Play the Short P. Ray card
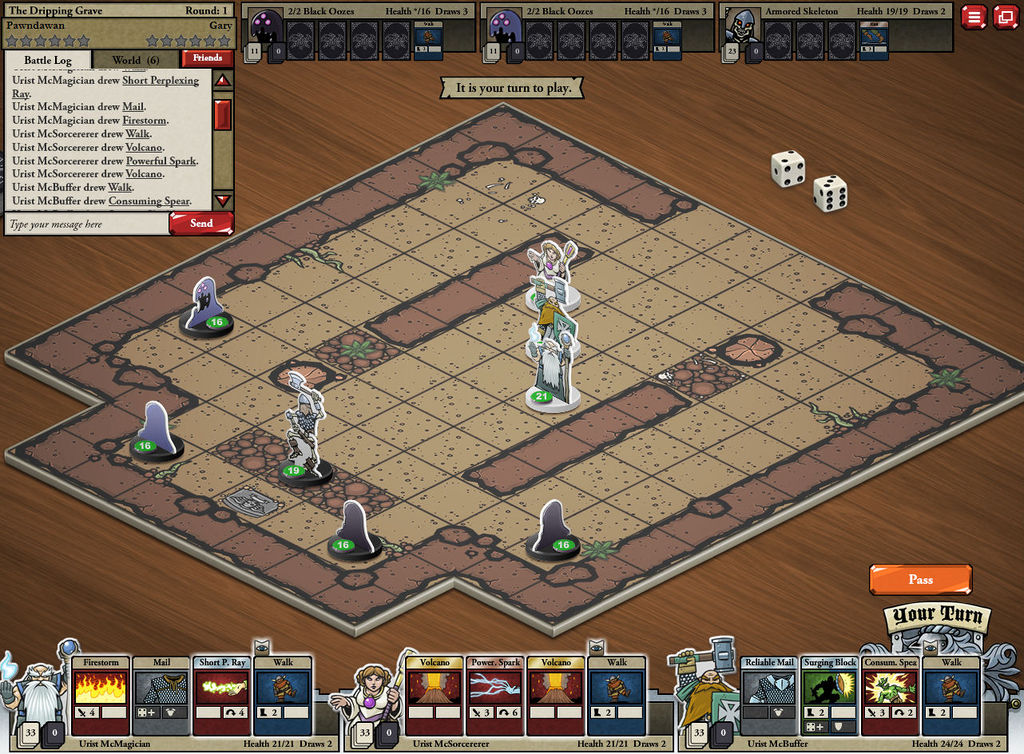The width and height of the screenshot is (1024, 754). [223, 695]
